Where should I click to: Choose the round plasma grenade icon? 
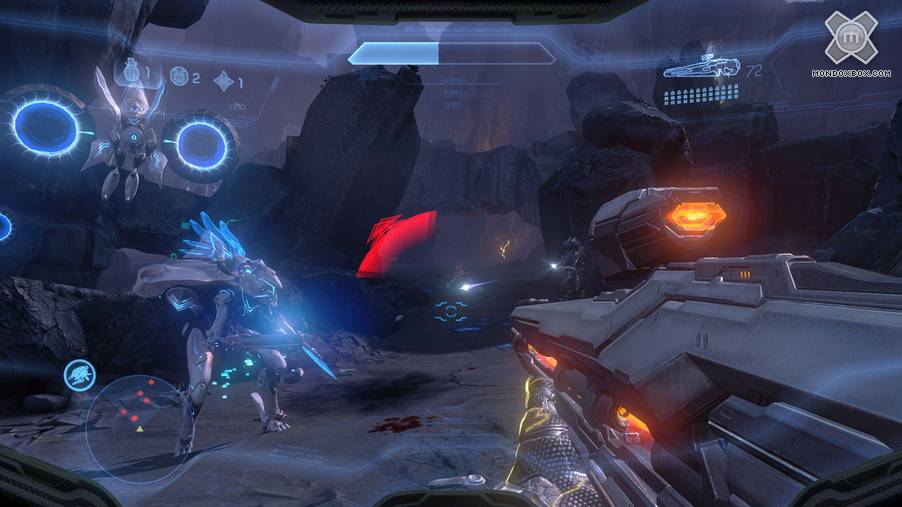pos(178,75)
